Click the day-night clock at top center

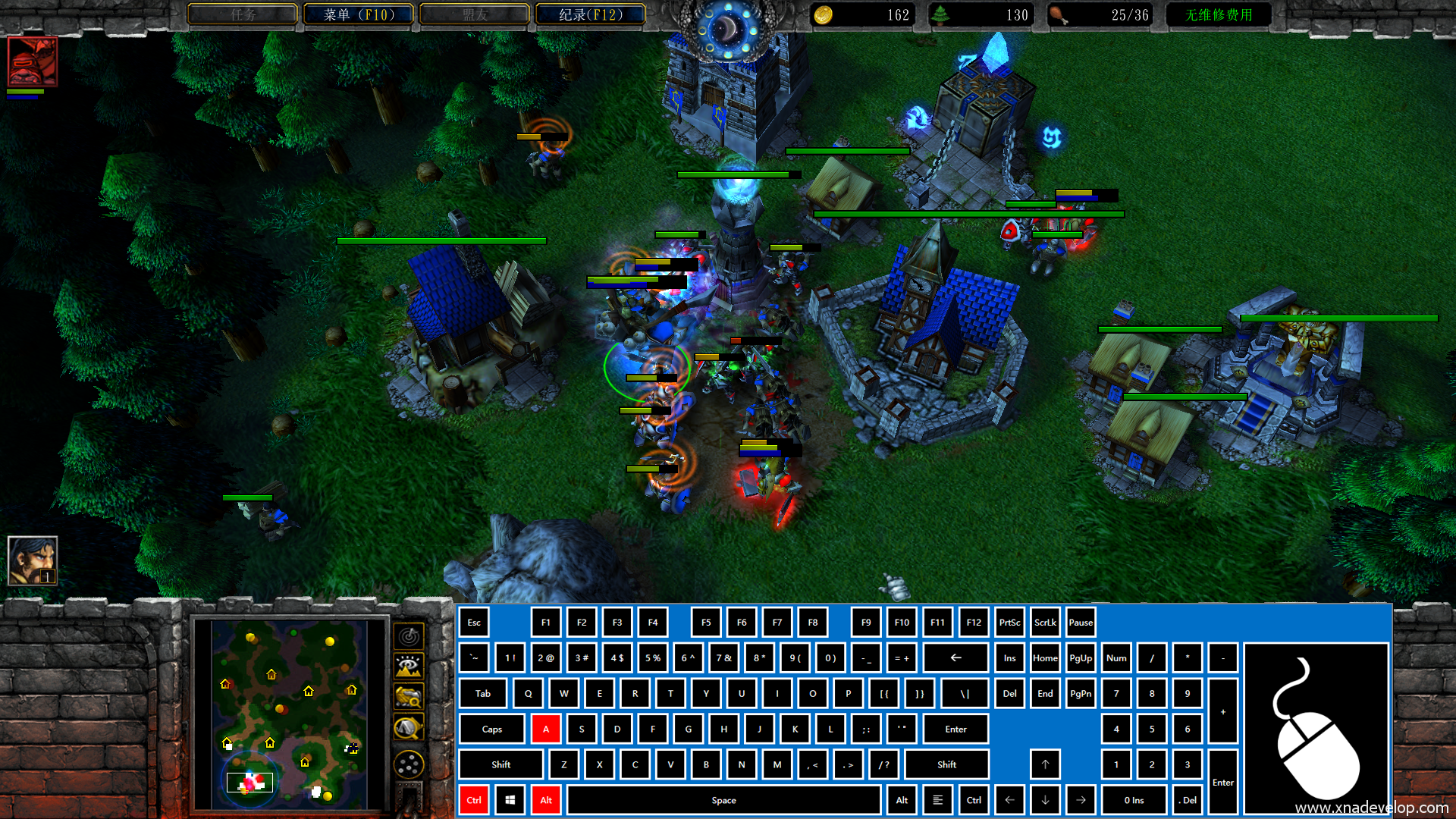coord(727,29)
